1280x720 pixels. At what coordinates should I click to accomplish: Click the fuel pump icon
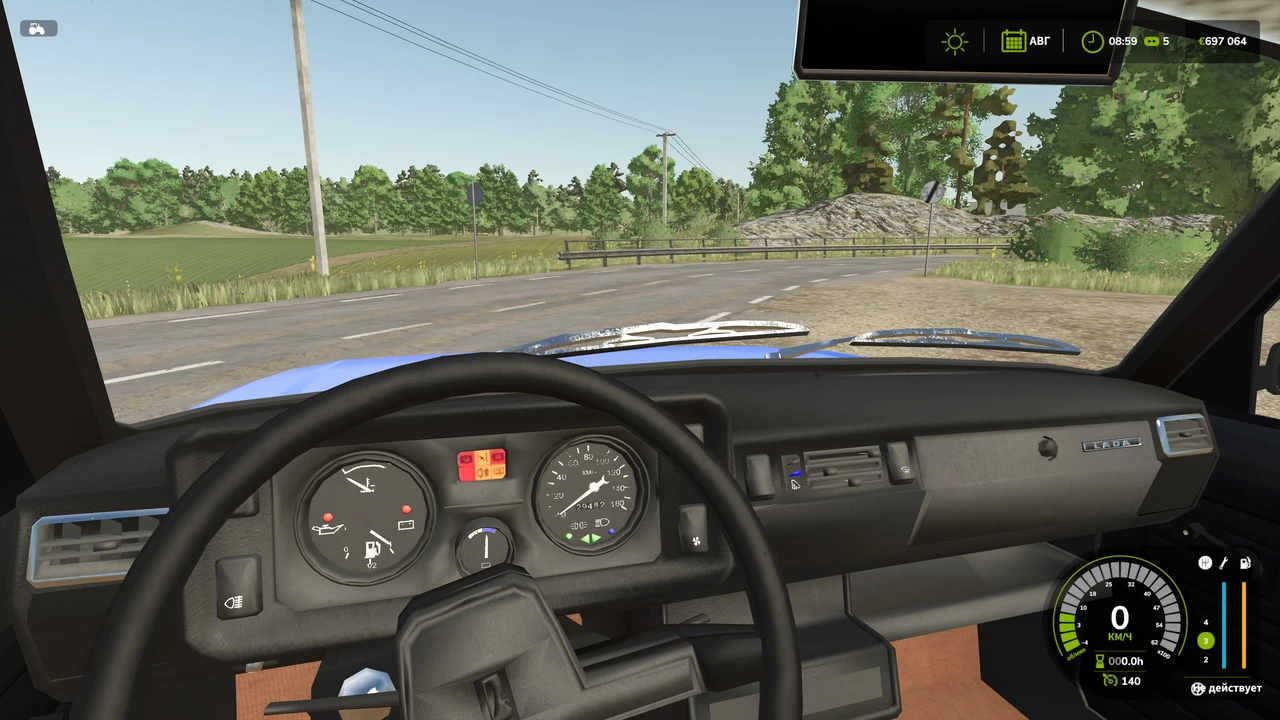pos(1245,563)
